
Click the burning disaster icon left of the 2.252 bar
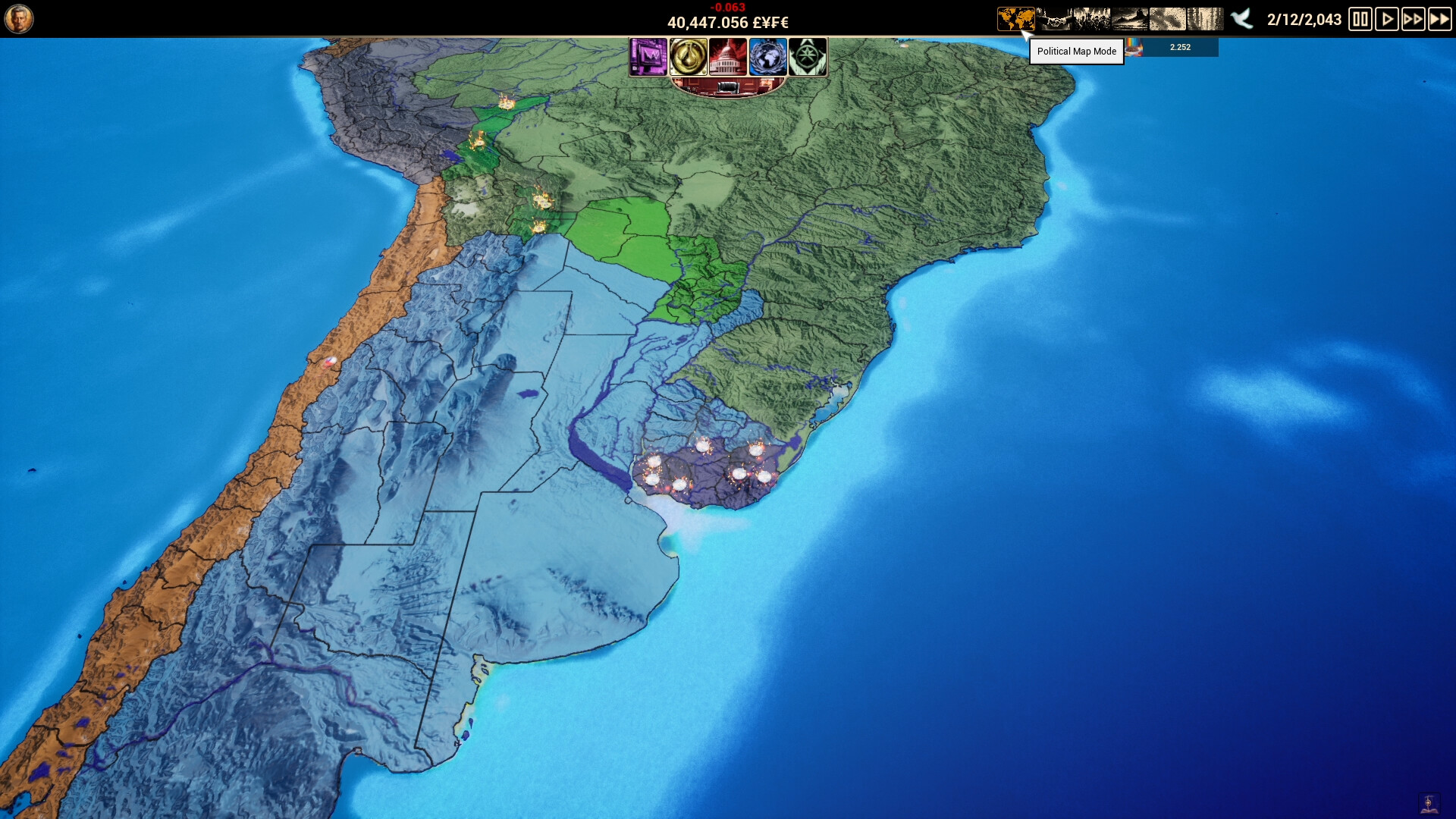coord(1134,47)
